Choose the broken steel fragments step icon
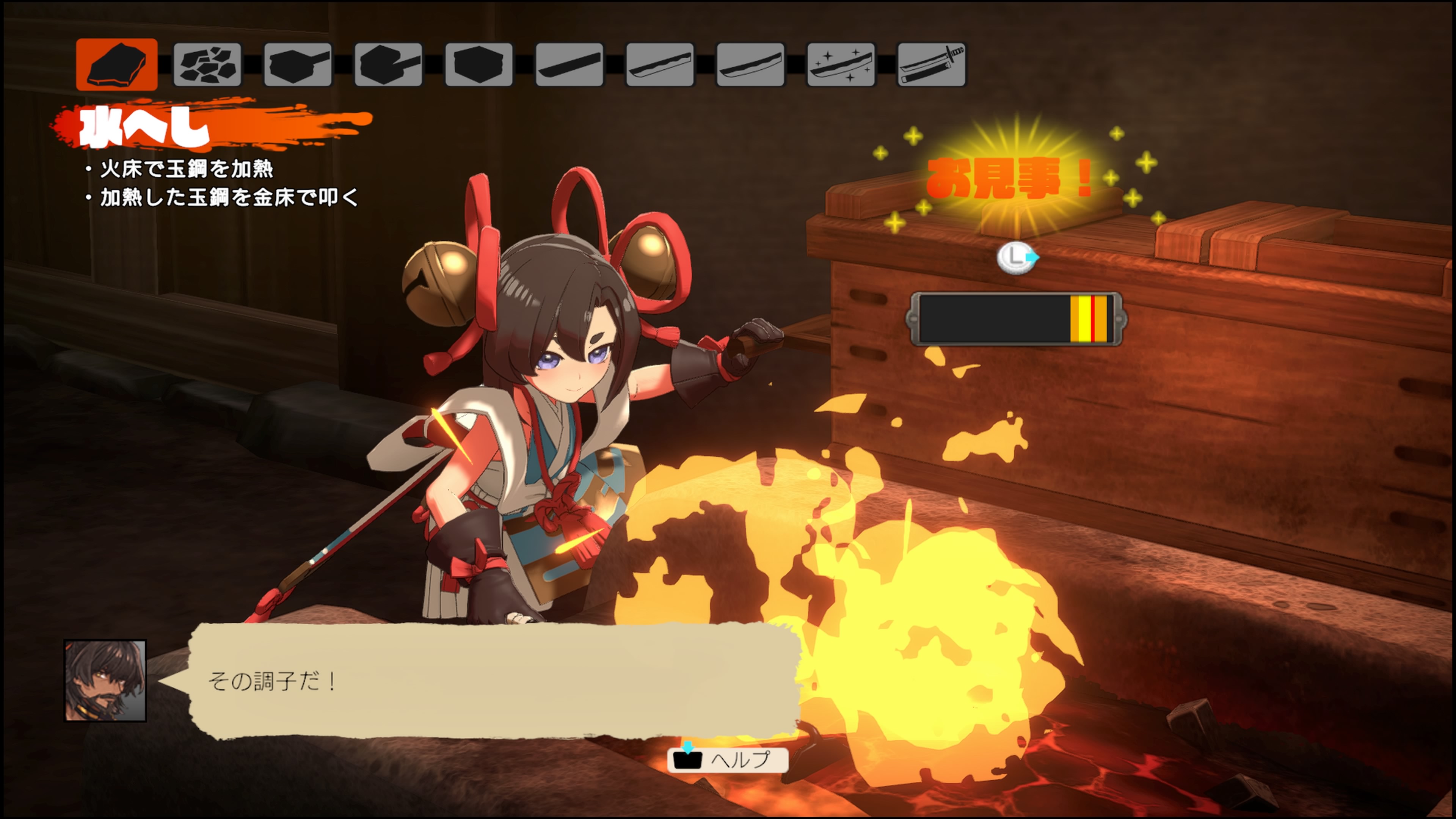 click(207, 64)
